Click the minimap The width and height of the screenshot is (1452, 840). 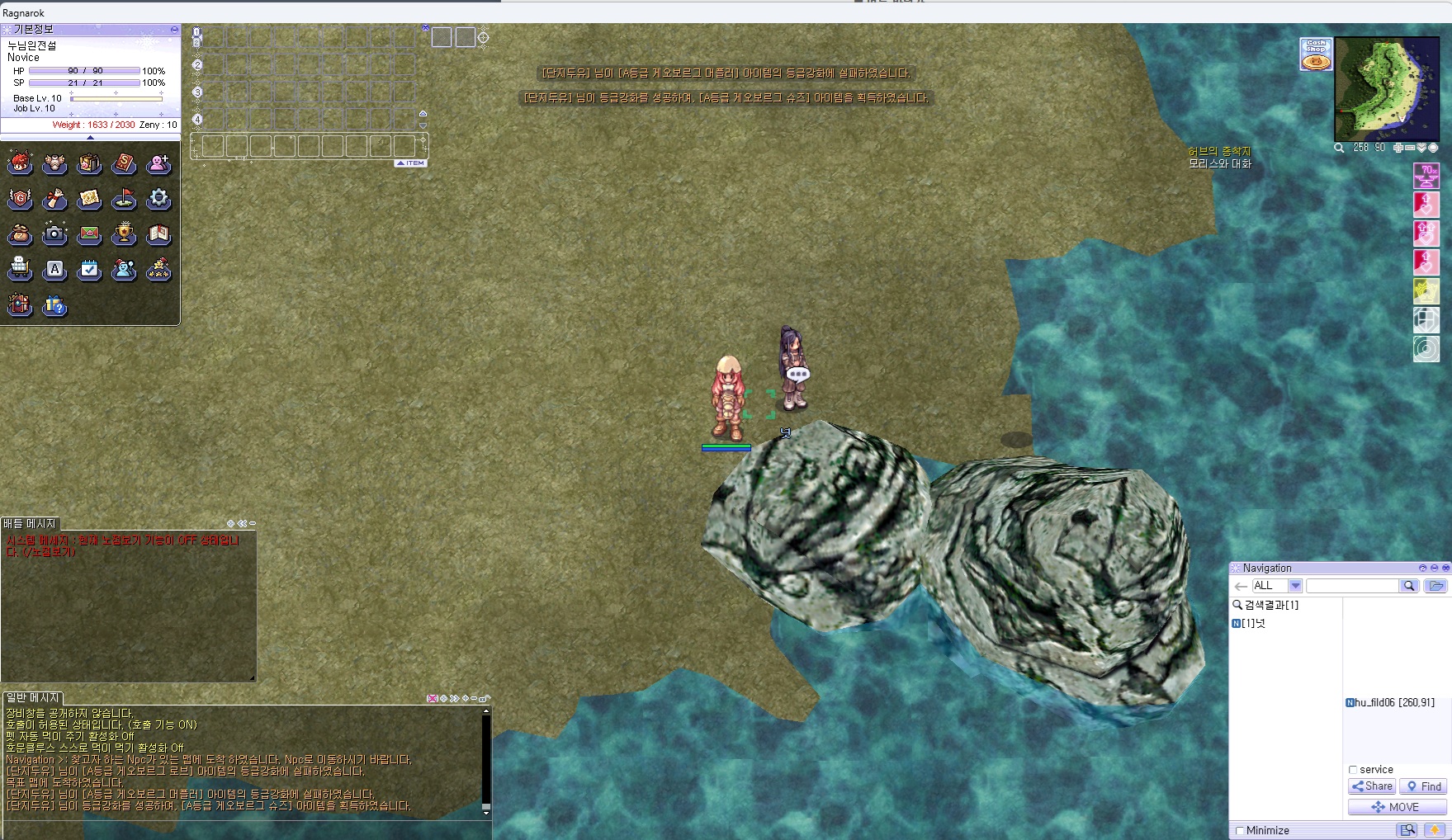(1386, 88)
